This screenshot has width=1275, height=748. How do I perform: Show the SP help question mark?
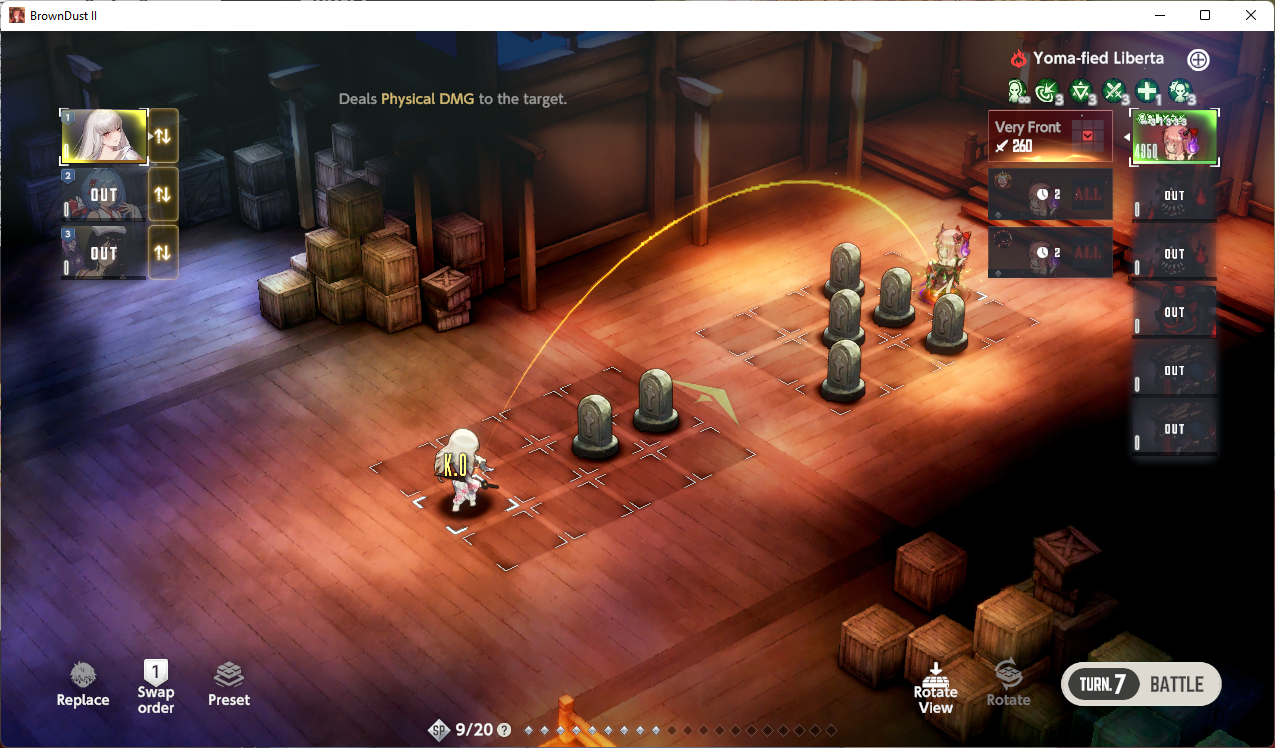[504, 730]
